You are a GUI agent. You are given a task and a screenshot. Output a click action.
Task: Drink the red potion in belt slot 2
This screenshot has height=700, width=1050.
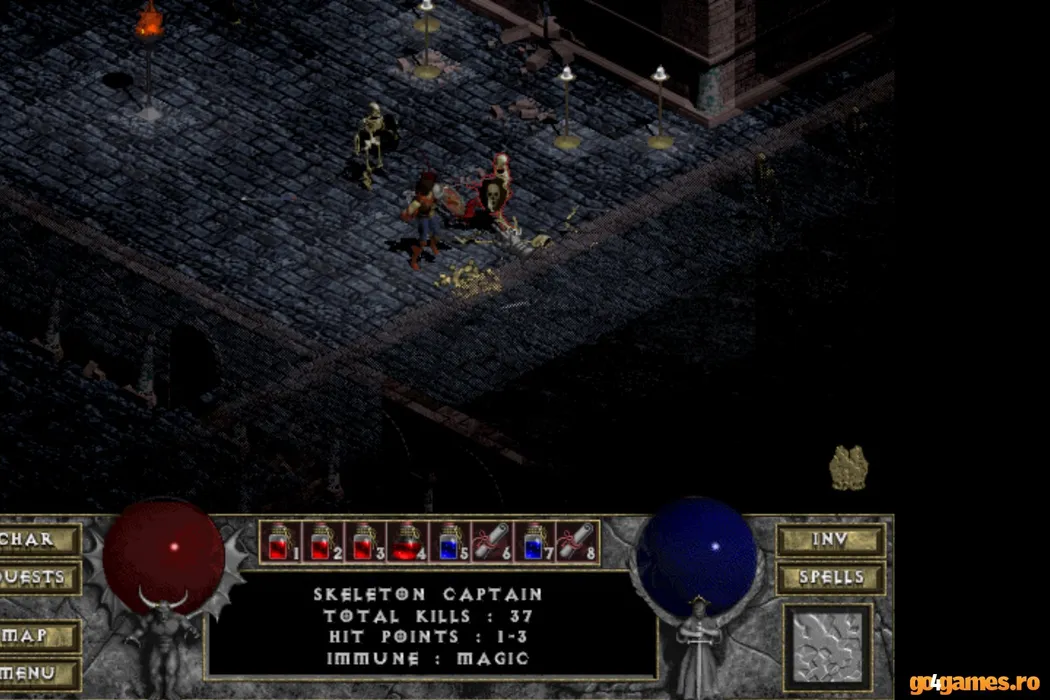click(x=319, y=542)
